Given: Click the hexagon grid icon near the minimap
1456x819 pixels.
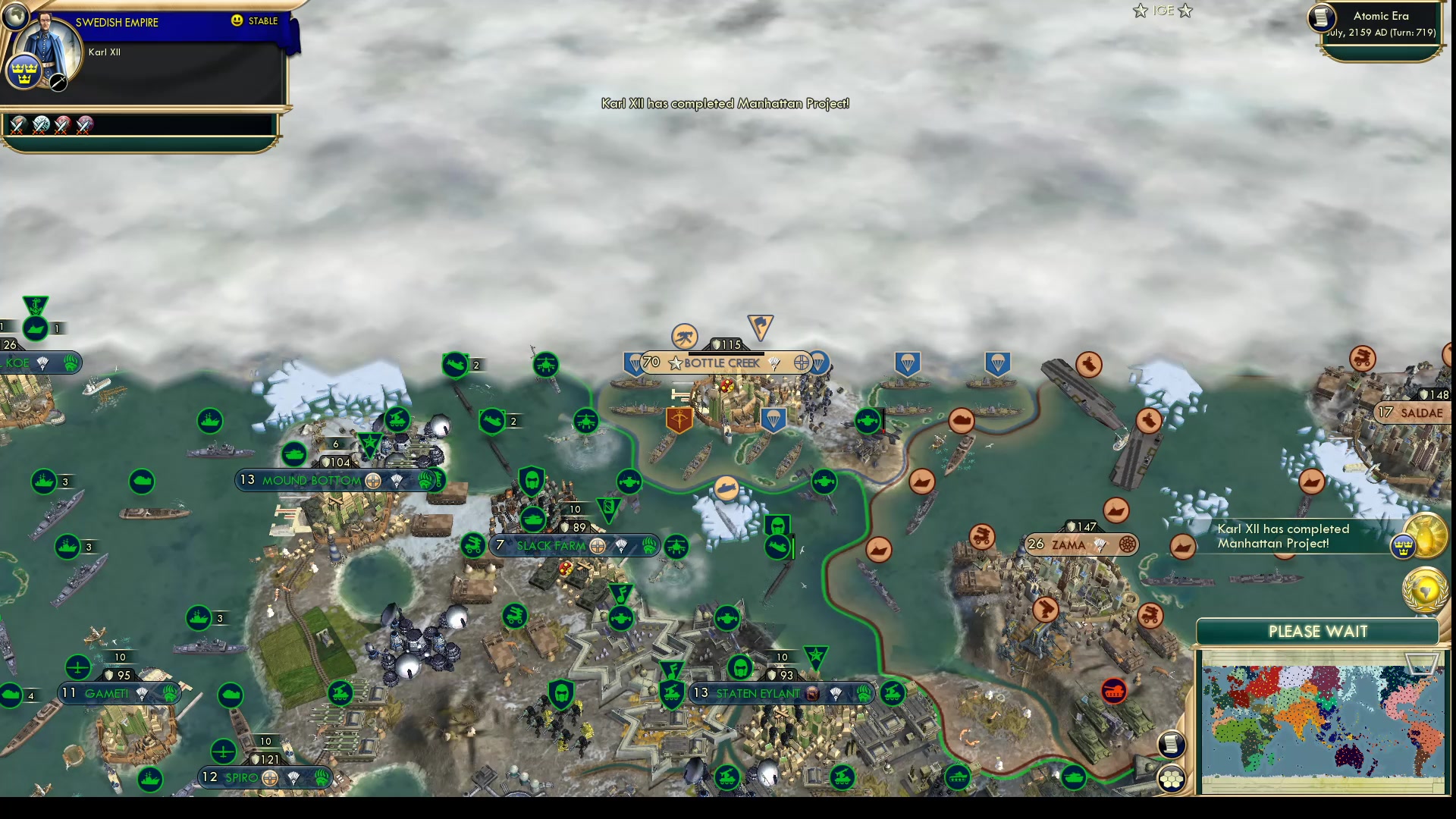Looking at the screenshot, I should pos(1170,777).
